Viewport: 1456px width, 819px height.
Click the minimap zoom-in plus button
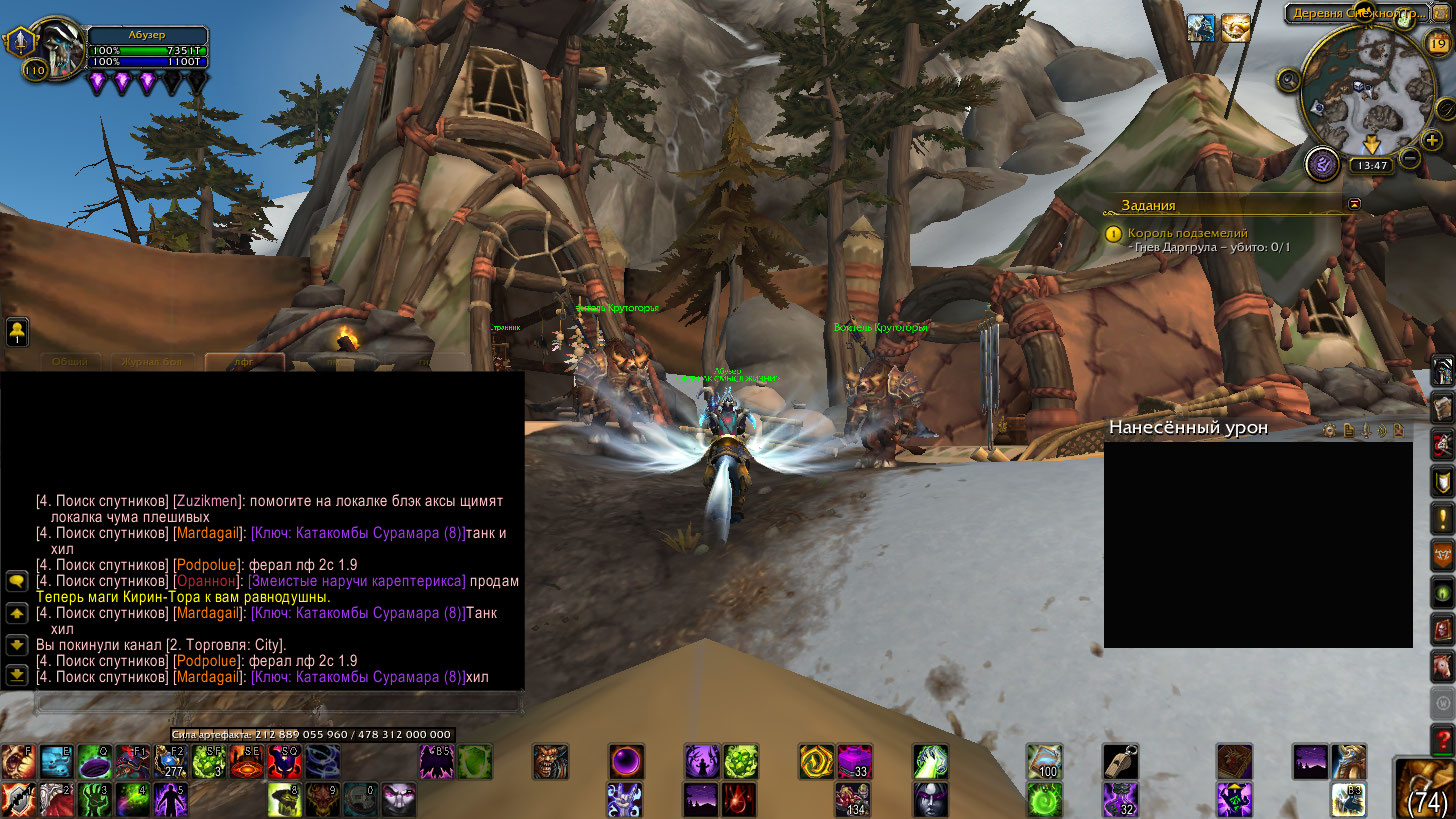tap(1432, 141)
